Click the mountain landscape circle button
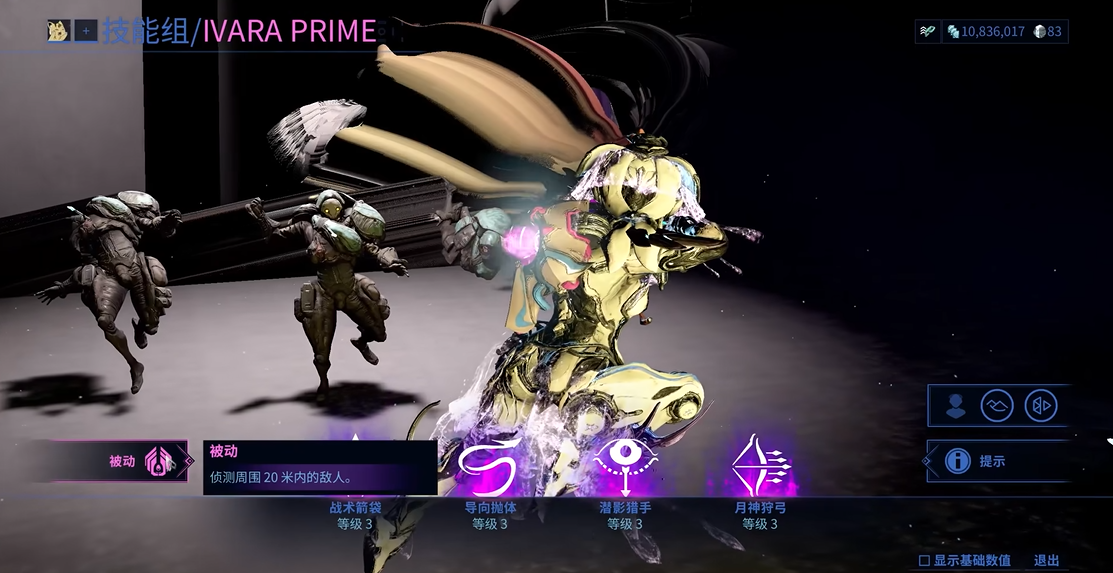Image resolution: width=1113 pixels, height=573 pixels. [997, 406]
